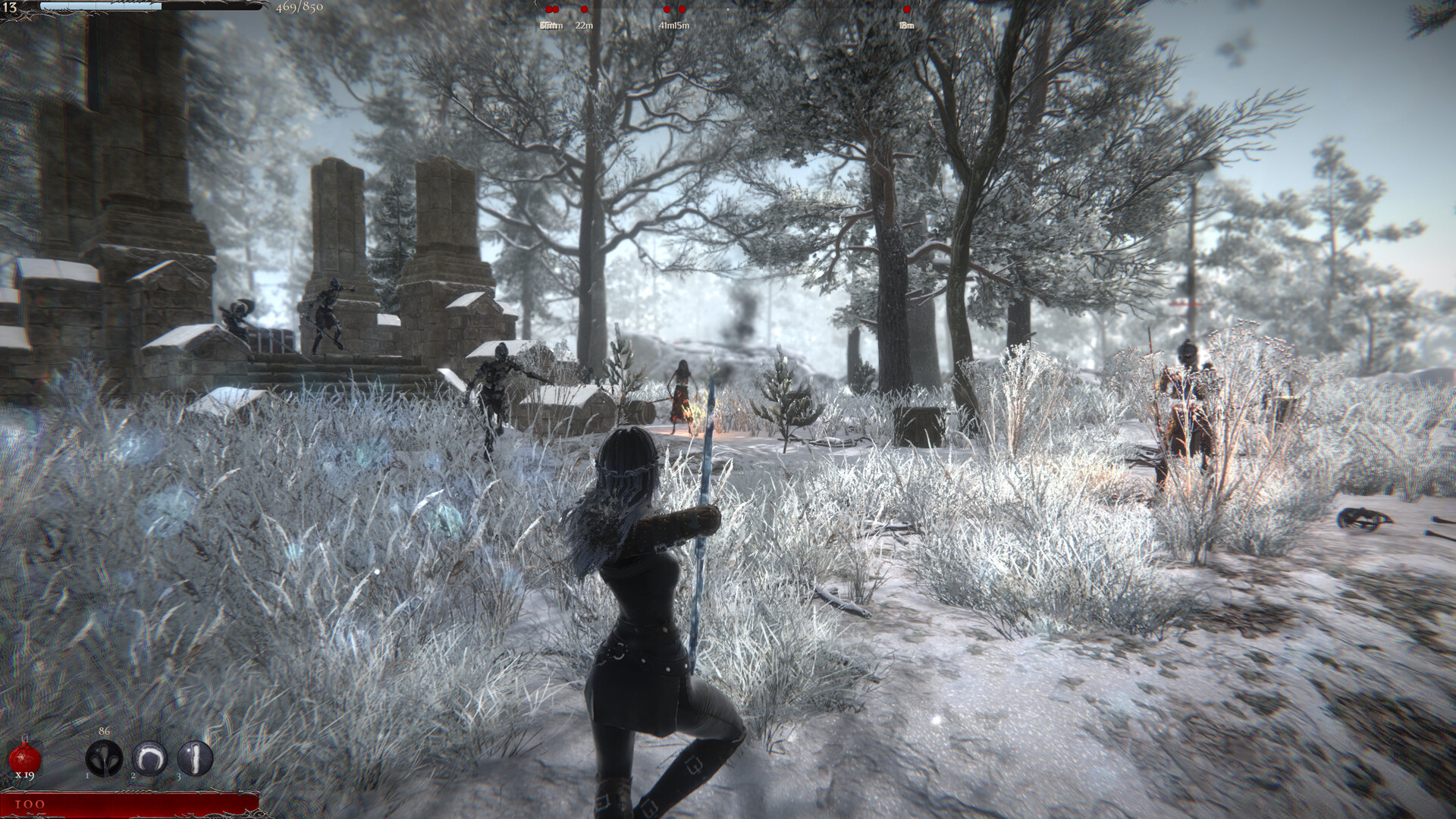
Task: Click the ammo counter showing 86
Action: 104,732
